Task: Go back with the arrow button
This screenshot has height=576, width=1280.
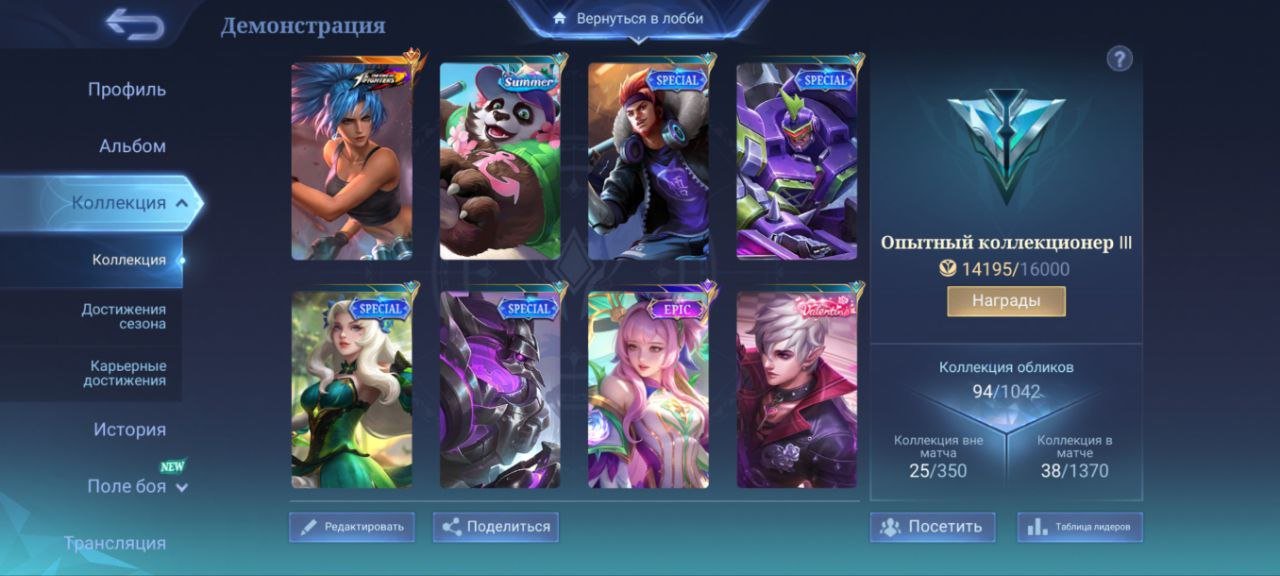Action: click(135, 25)
